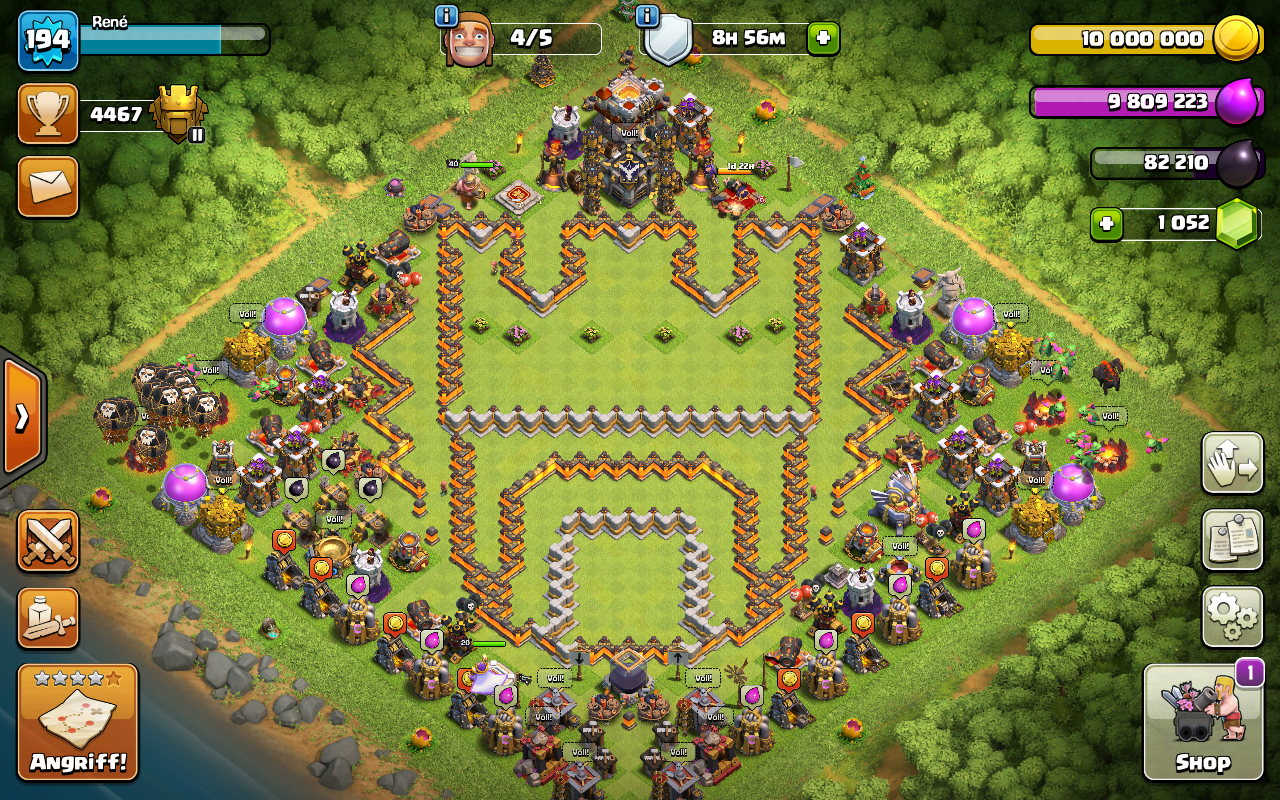Viewport: 1280px width, 800px height.
Task: Expand the orange chat arrow tab
Action: pos(21,416)
